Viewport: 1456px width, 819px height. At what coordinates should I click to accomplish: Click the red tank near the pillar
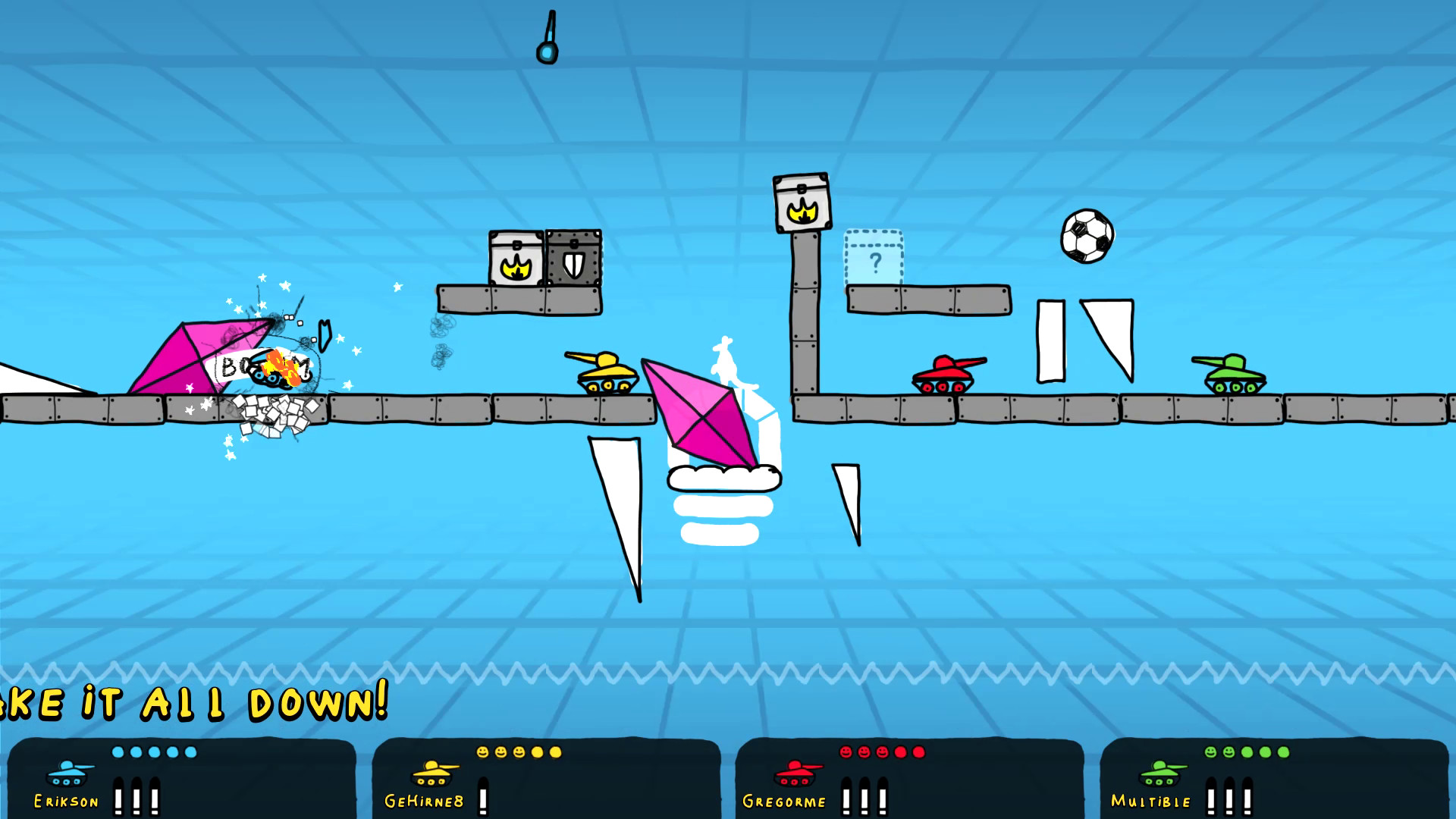(943, 373)
